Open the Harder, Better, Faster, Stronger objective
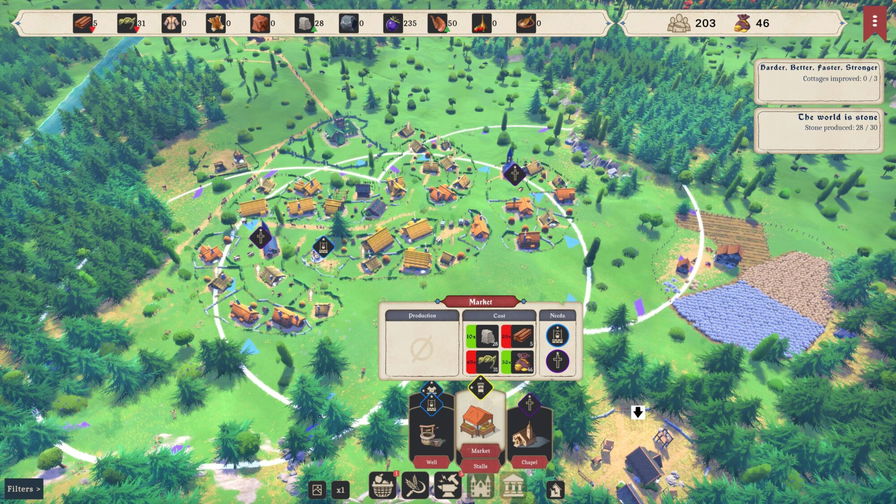Image resolution: width=896 pixels, height=504 pixels. (818, 79)
